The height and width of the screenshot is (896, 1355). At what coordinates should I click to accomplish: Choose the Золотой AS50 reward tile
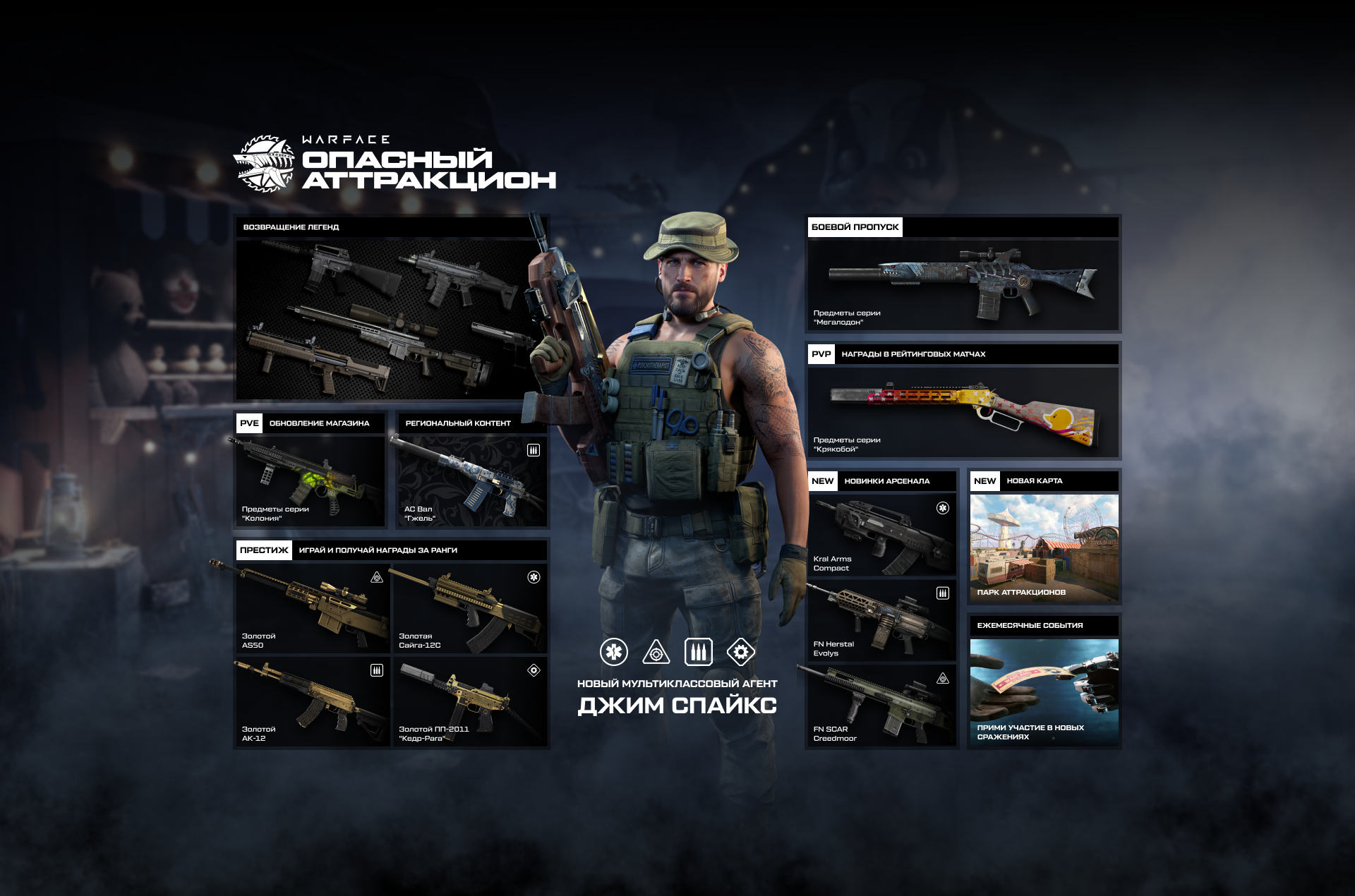[x=312, y=607]
